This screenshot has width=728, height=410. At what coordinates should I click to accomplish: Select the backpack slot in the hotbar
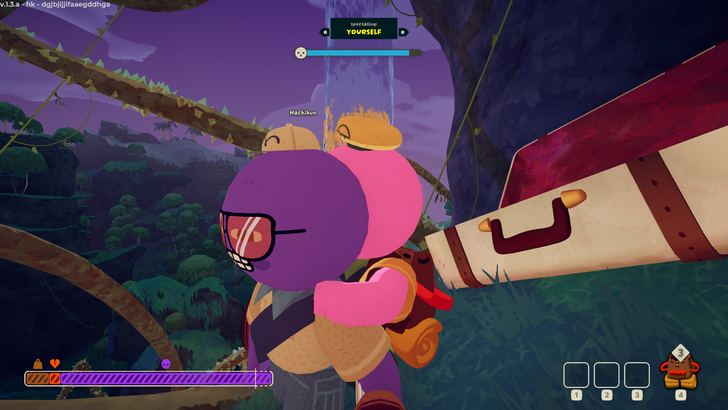tap(680, 372)
